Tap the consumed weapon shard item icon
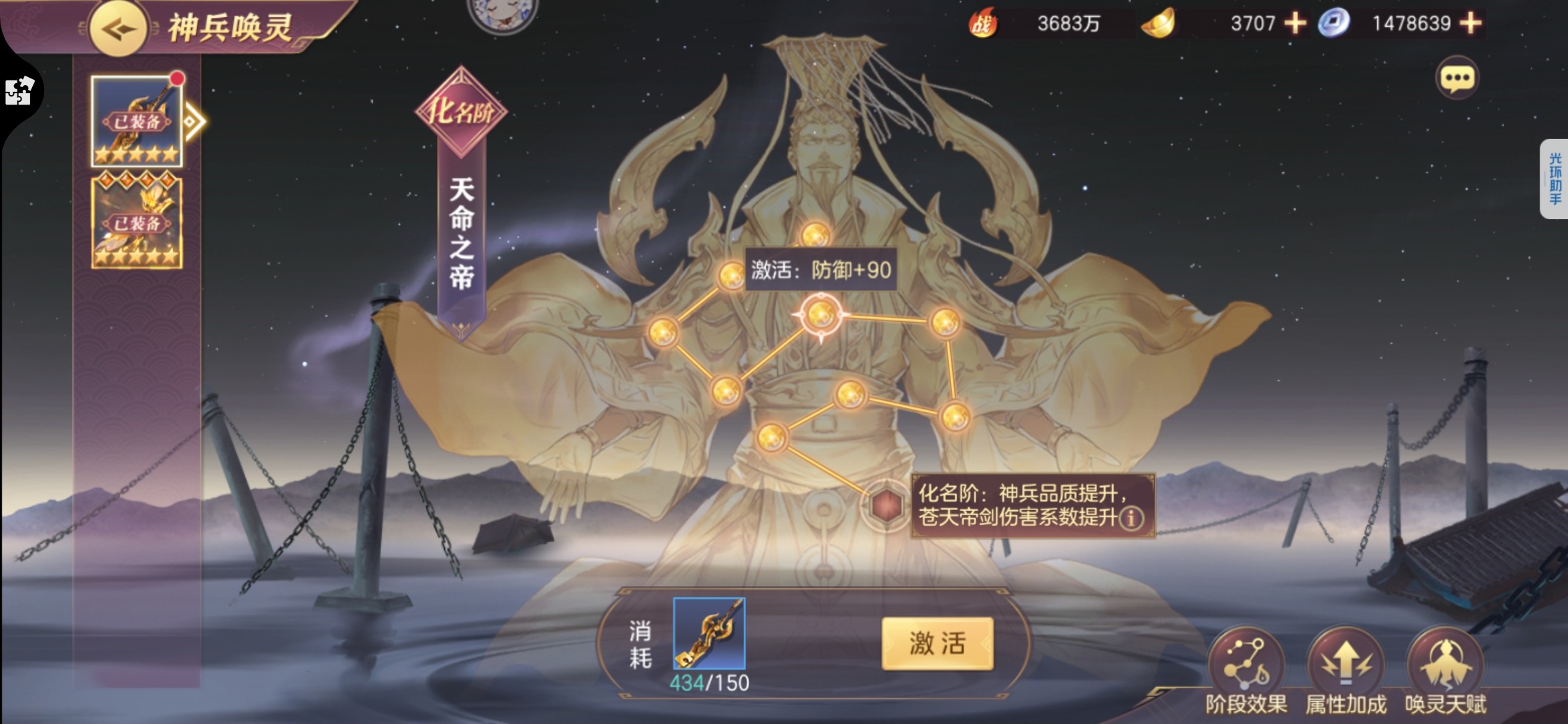 [x=709, y=633]
